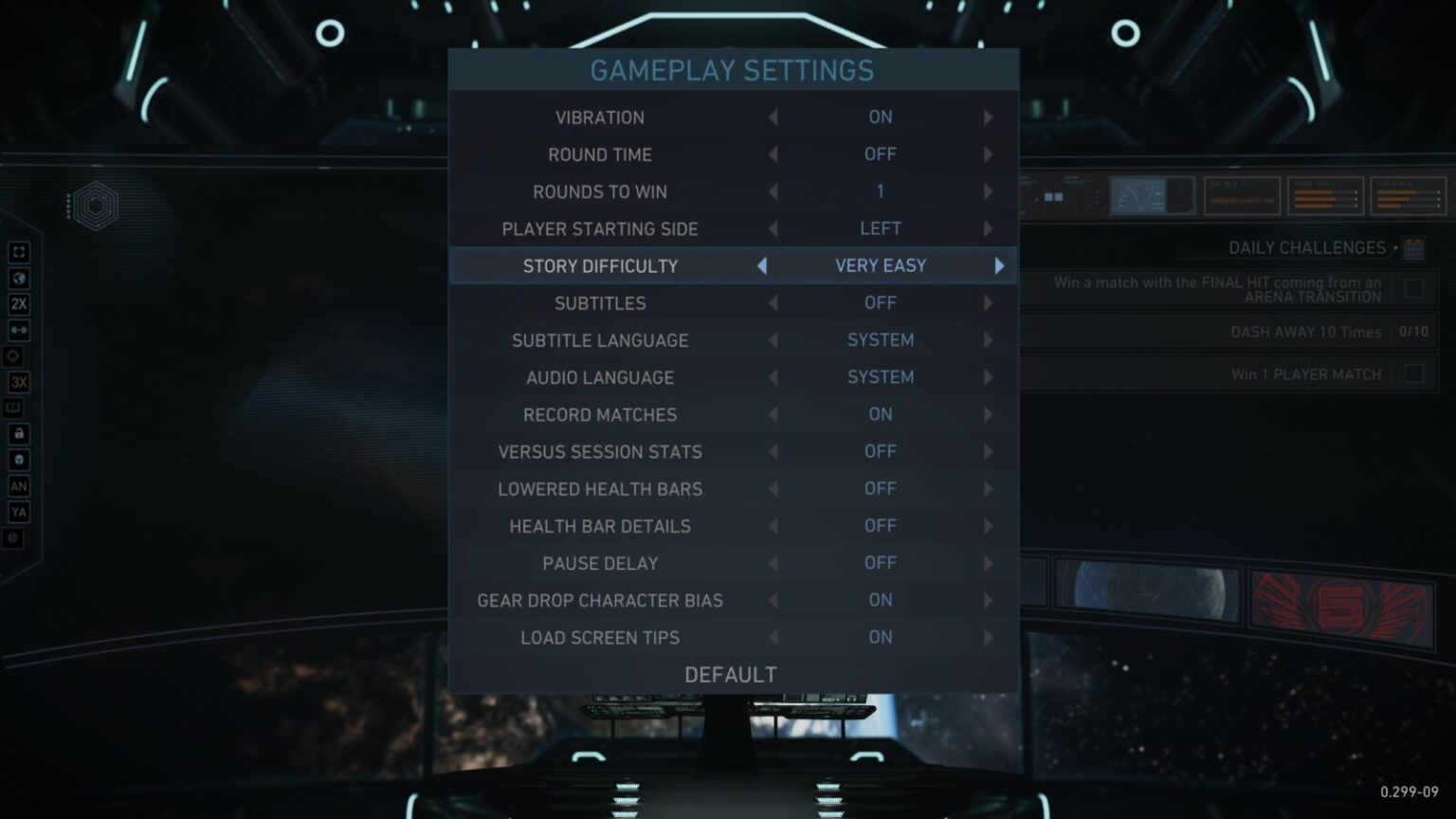The width and height of the screenshot is (1456, 819).
Task: Open the book icon in the sidebar
Action: [x=18, y=408]
